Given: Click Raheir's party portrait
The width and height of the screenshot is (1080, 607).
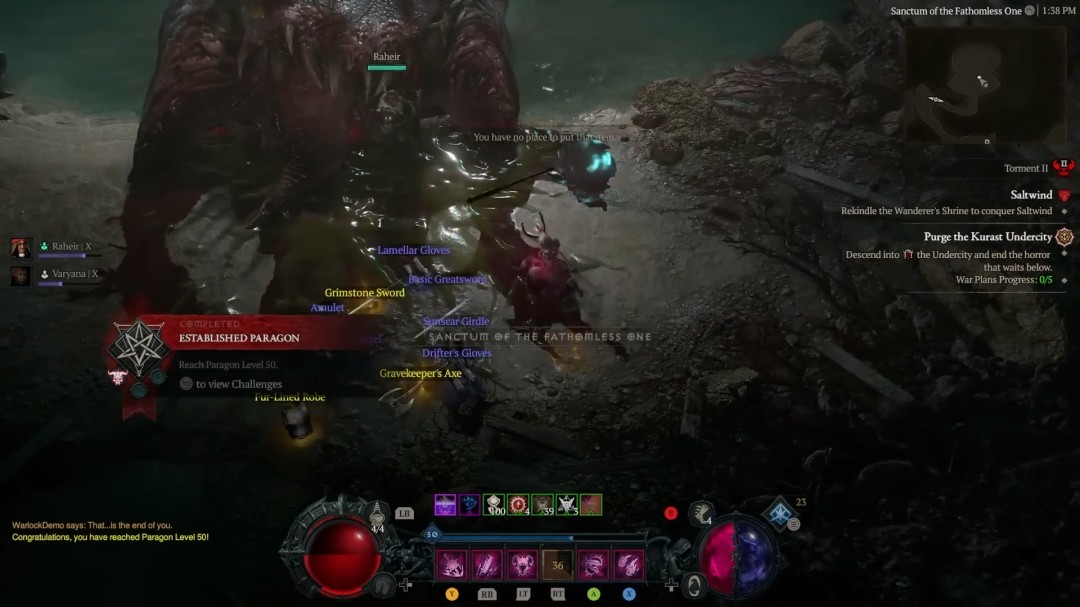Looking at the screenshot, I should pos(21,247).
